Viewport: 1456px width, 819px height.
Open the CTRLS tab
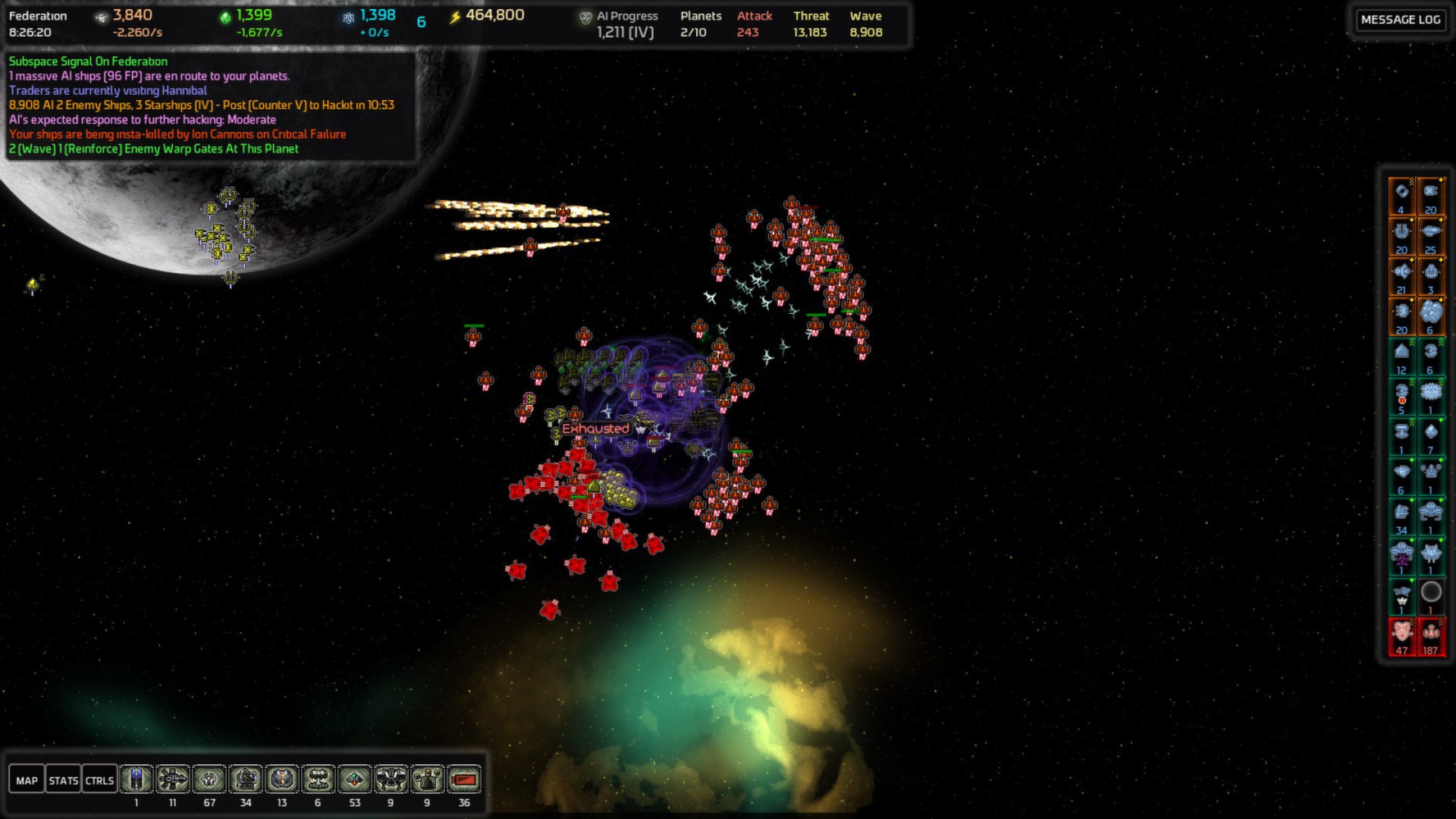[98, 779]
